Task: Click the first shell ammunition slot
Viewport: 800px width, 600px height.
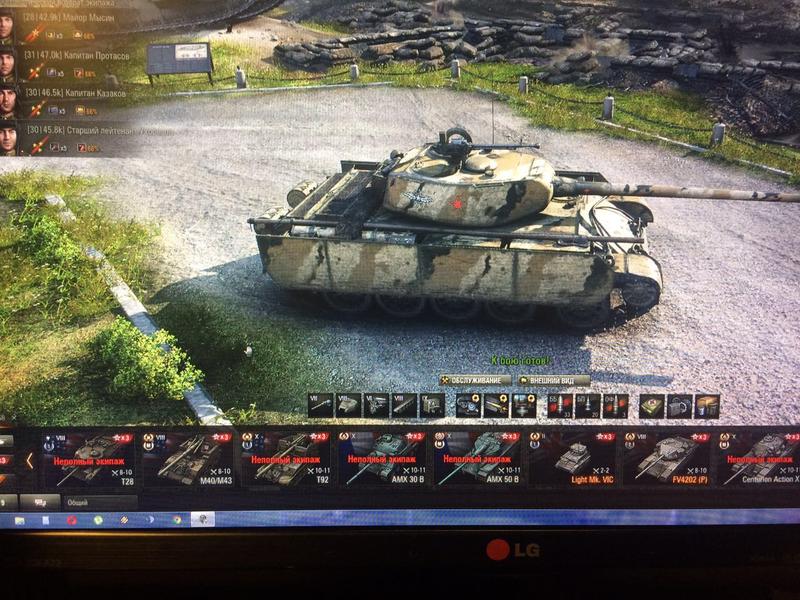Action: click(562, 404)
